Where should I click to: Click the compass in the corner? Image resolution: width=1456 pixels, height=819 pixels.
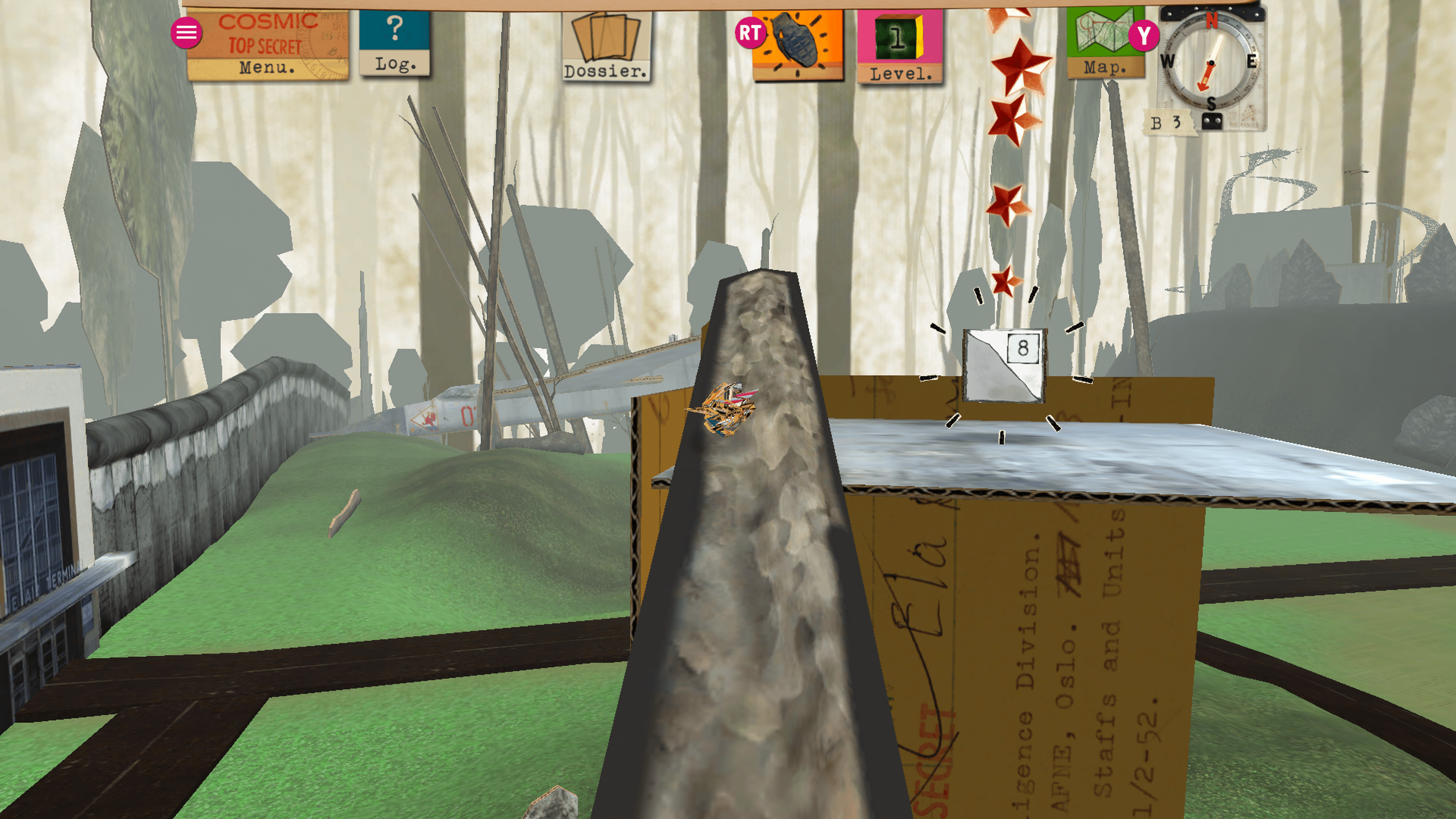click(x=1211, y=62)
